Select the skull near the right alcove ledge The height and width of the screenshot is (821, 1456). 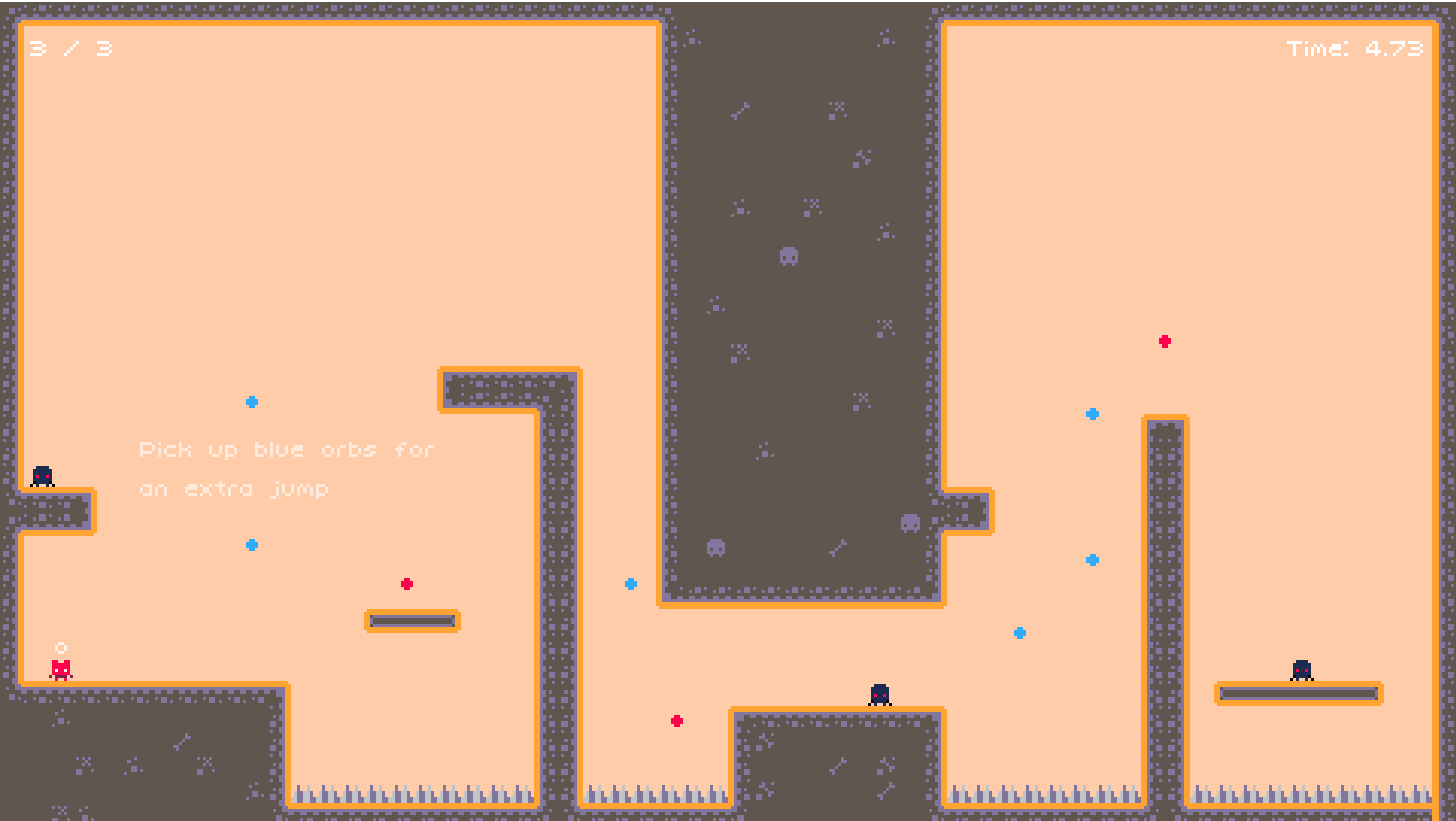(x=910, y=524)
